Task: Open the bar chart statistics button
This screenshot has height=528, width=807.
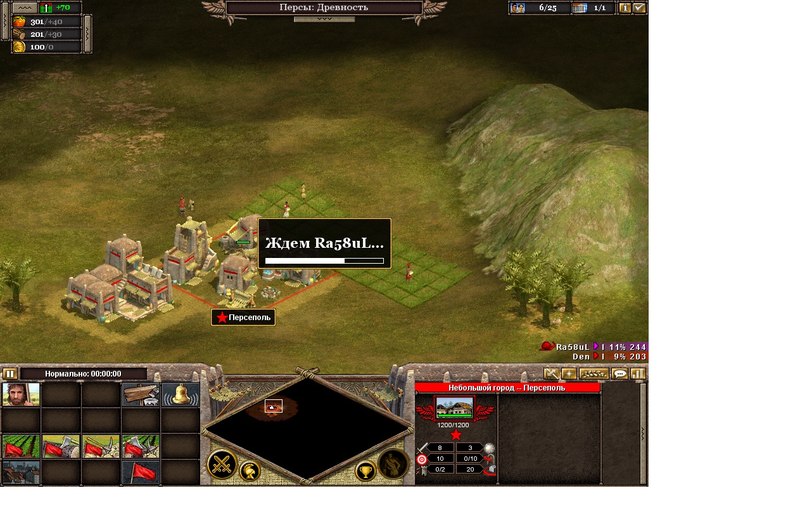Action: (x=638, y=373)
